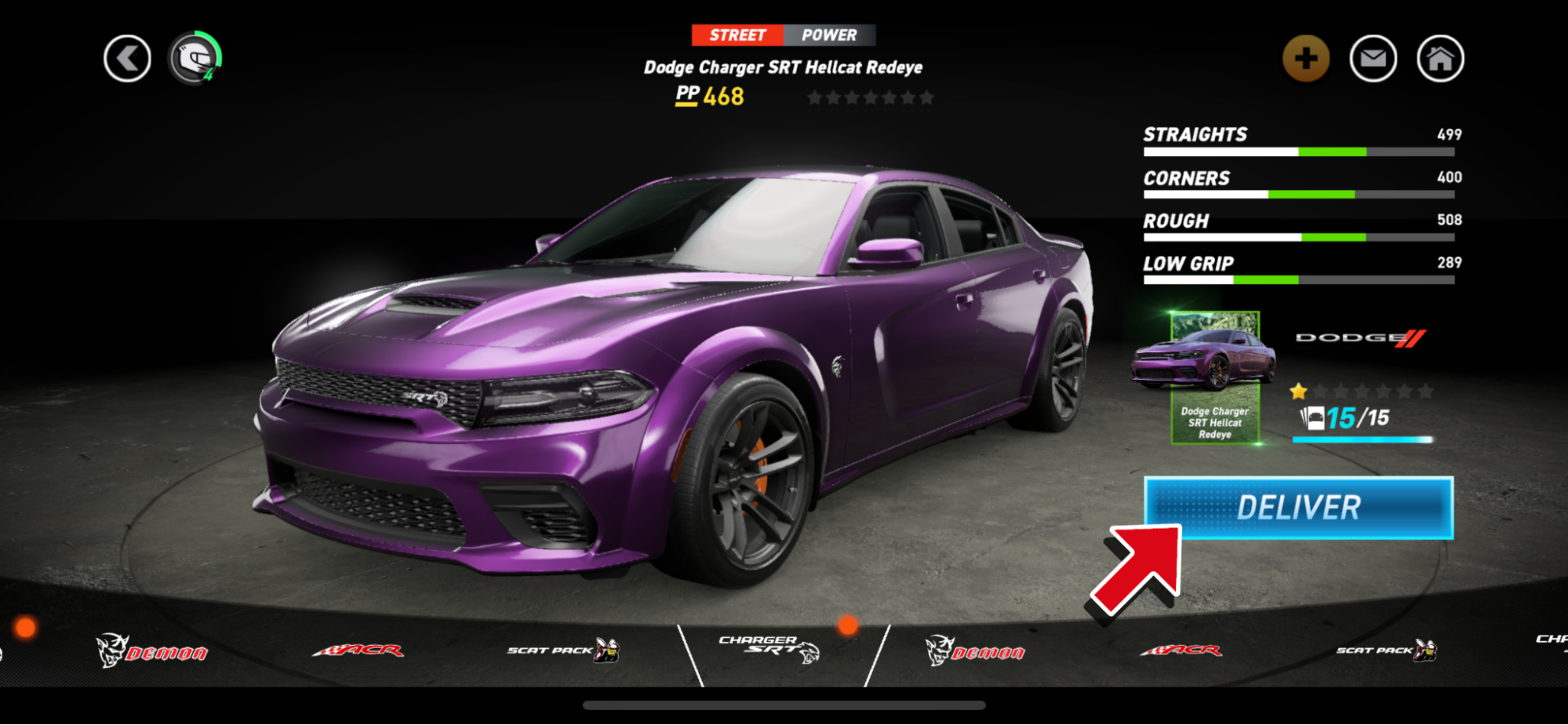Click the back arrow at top left
Viewport: 1568px width, 725px height.
click(x=126, y=57)
